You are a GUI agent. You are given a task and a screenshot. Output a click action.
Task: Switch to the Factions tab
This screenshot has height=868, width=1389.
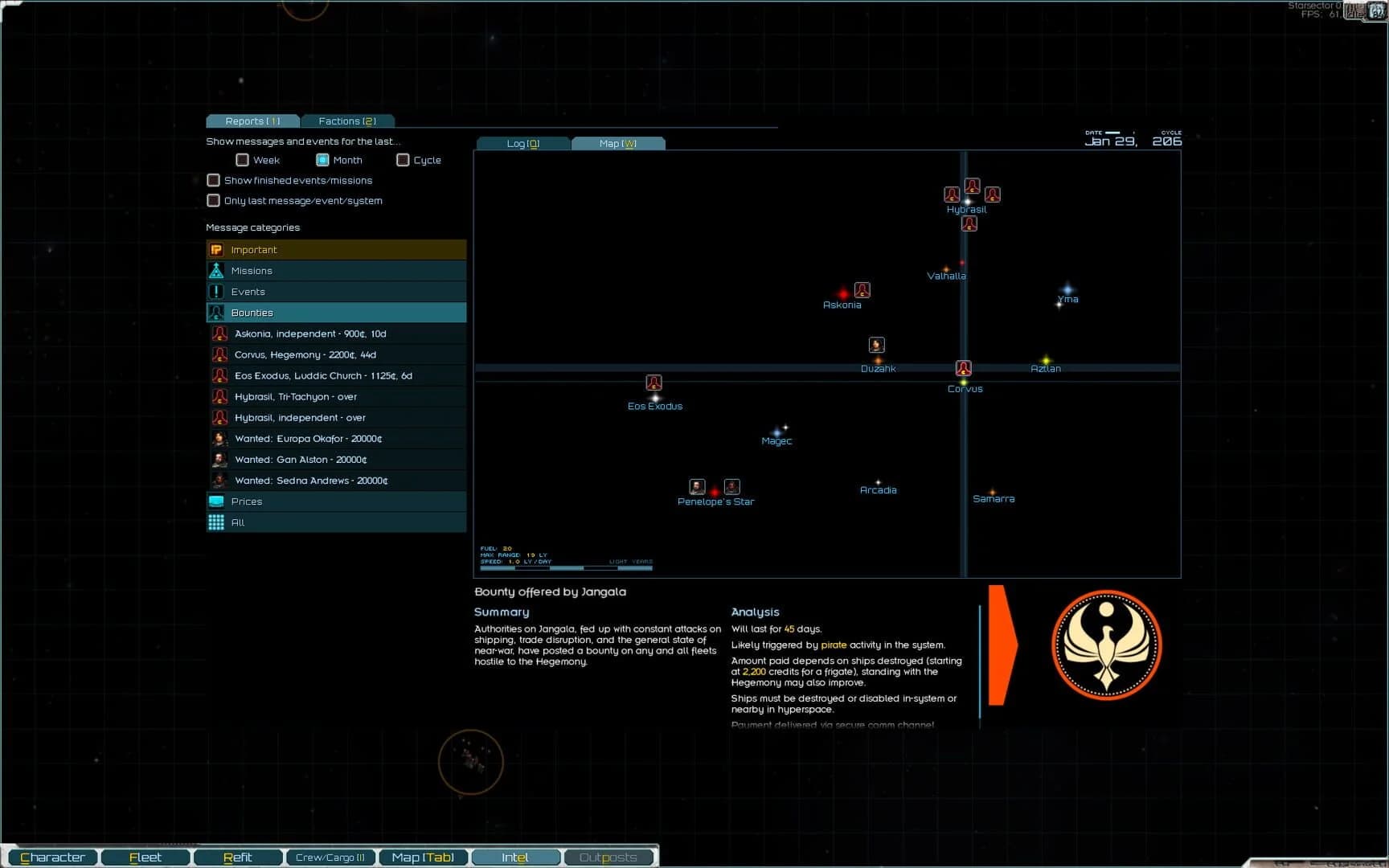coord(347,121)
